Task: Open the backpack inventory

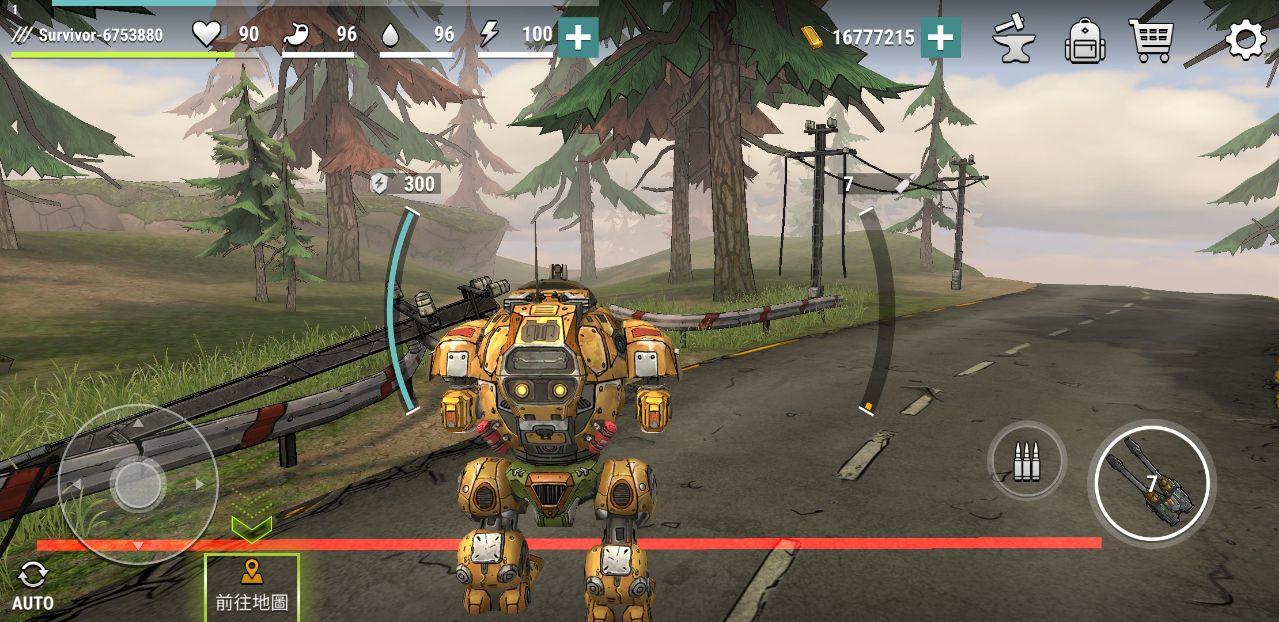Action: pyautogui.click(x=1084, y=41)
